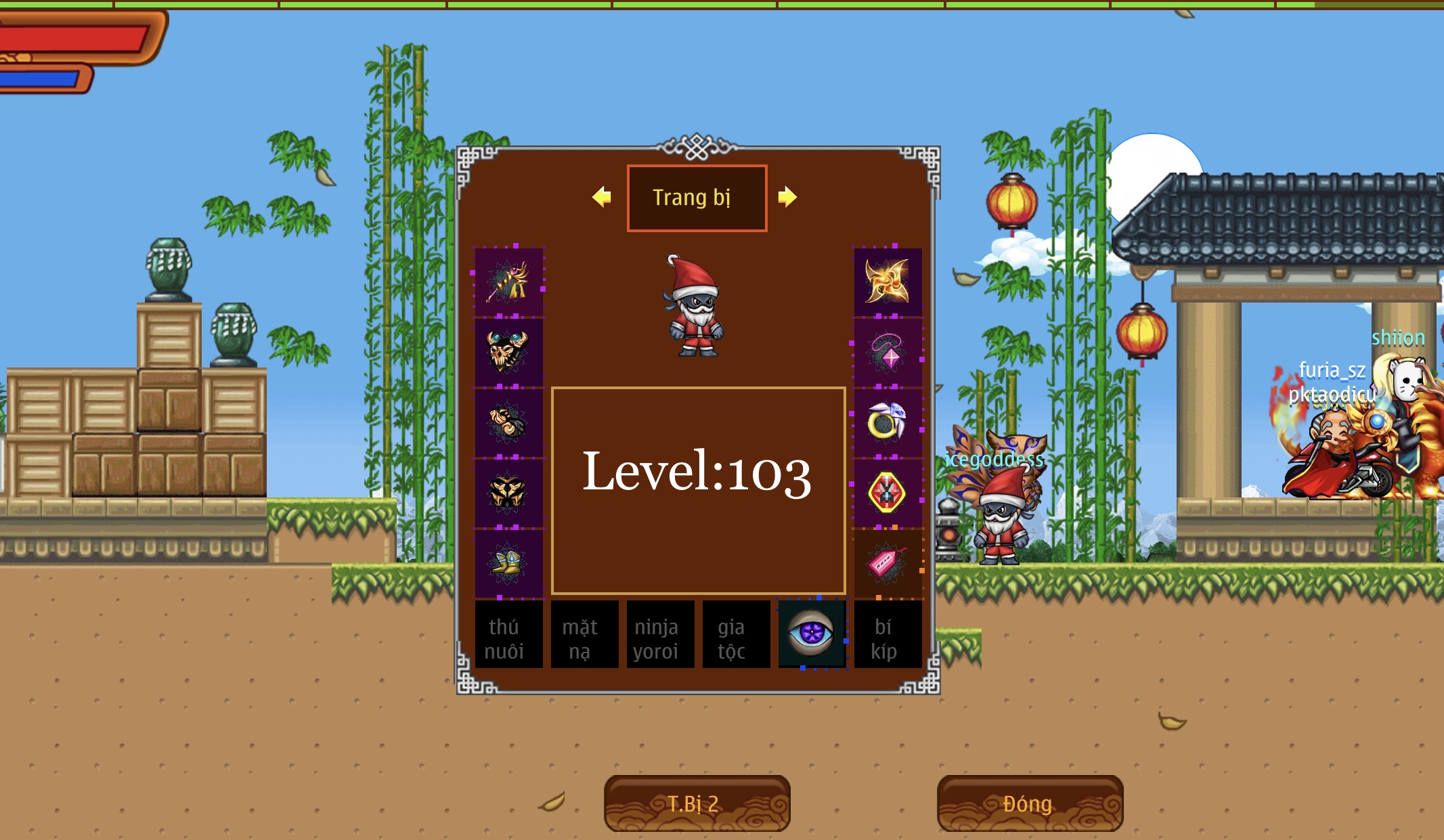This screenshot has height=840, width=1444.
Task: Select the purple eye item slot
Action: (812, 634)
